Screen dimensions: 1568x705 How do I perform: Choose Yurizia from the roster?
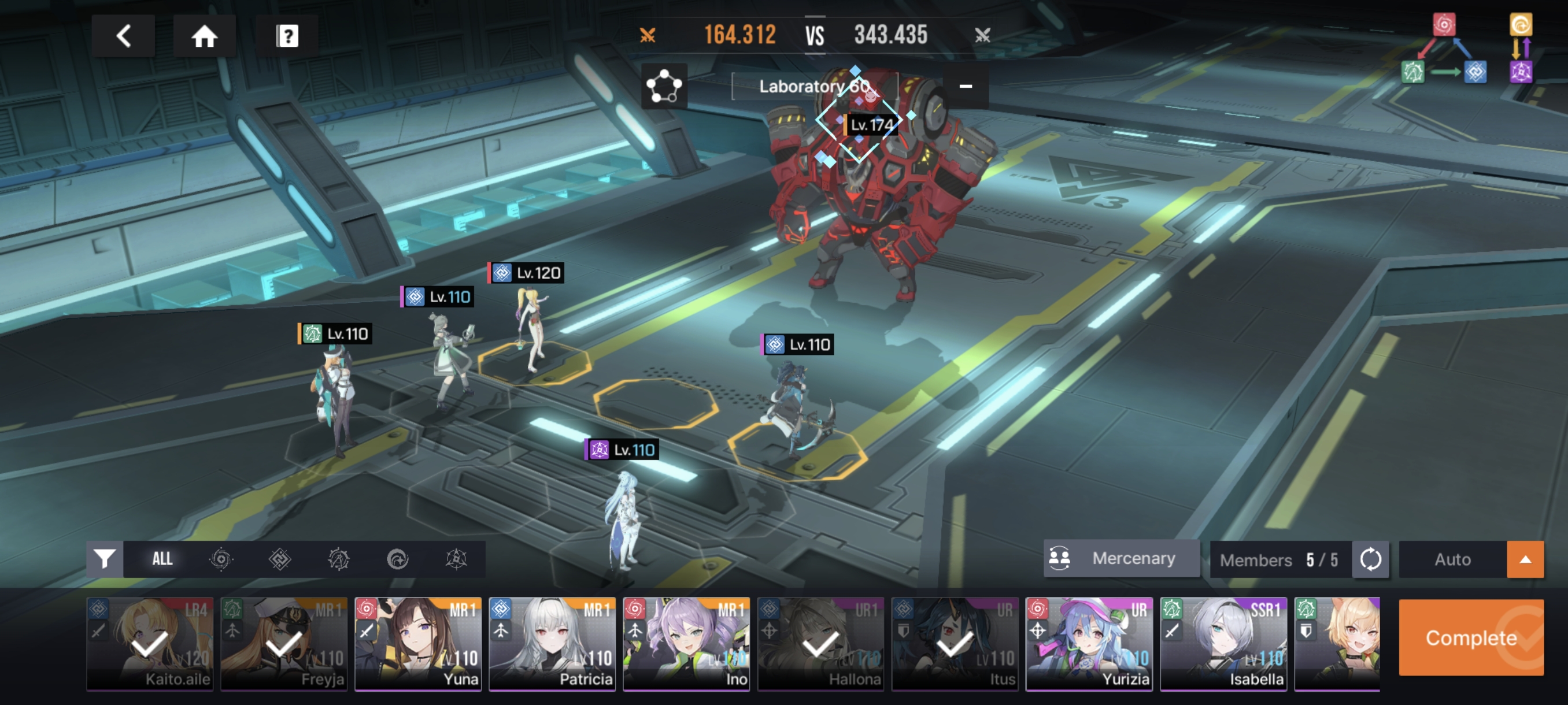tap(1089, 644)
